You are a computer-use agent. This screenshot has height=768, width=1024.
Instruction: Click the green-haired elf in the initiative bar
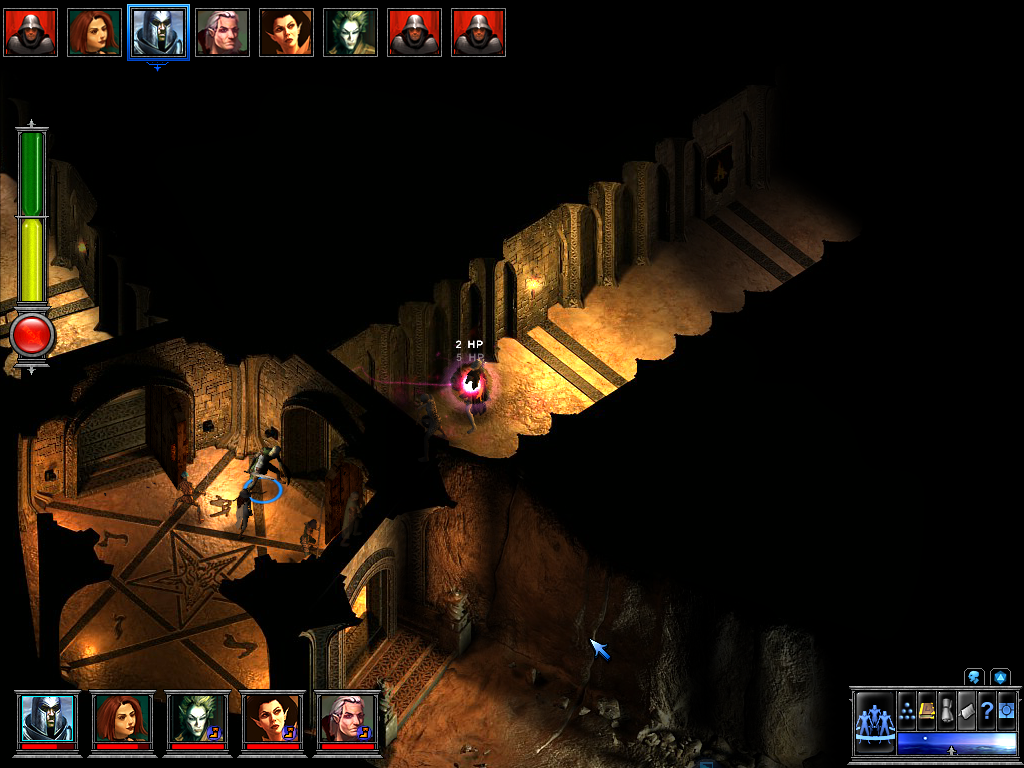click(x=350, y=32)
